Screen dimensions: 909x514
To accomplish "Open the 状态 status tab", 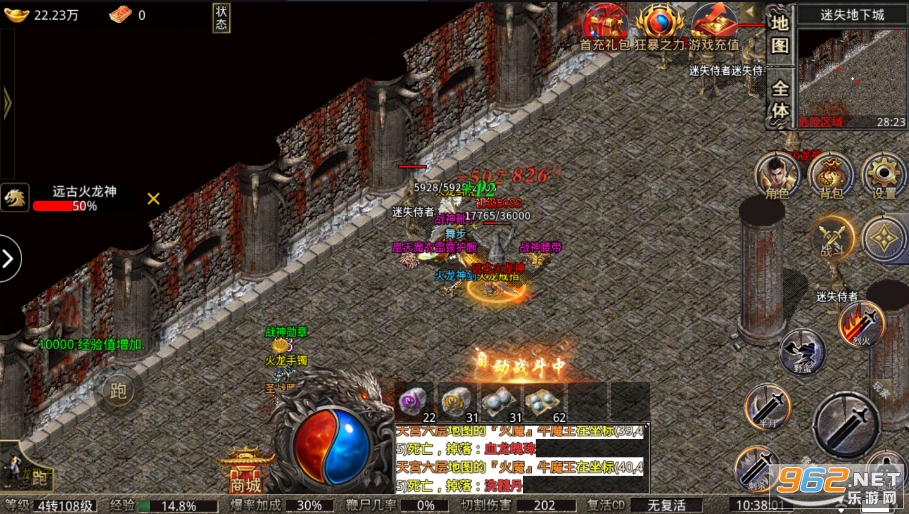I will [221, 18].
